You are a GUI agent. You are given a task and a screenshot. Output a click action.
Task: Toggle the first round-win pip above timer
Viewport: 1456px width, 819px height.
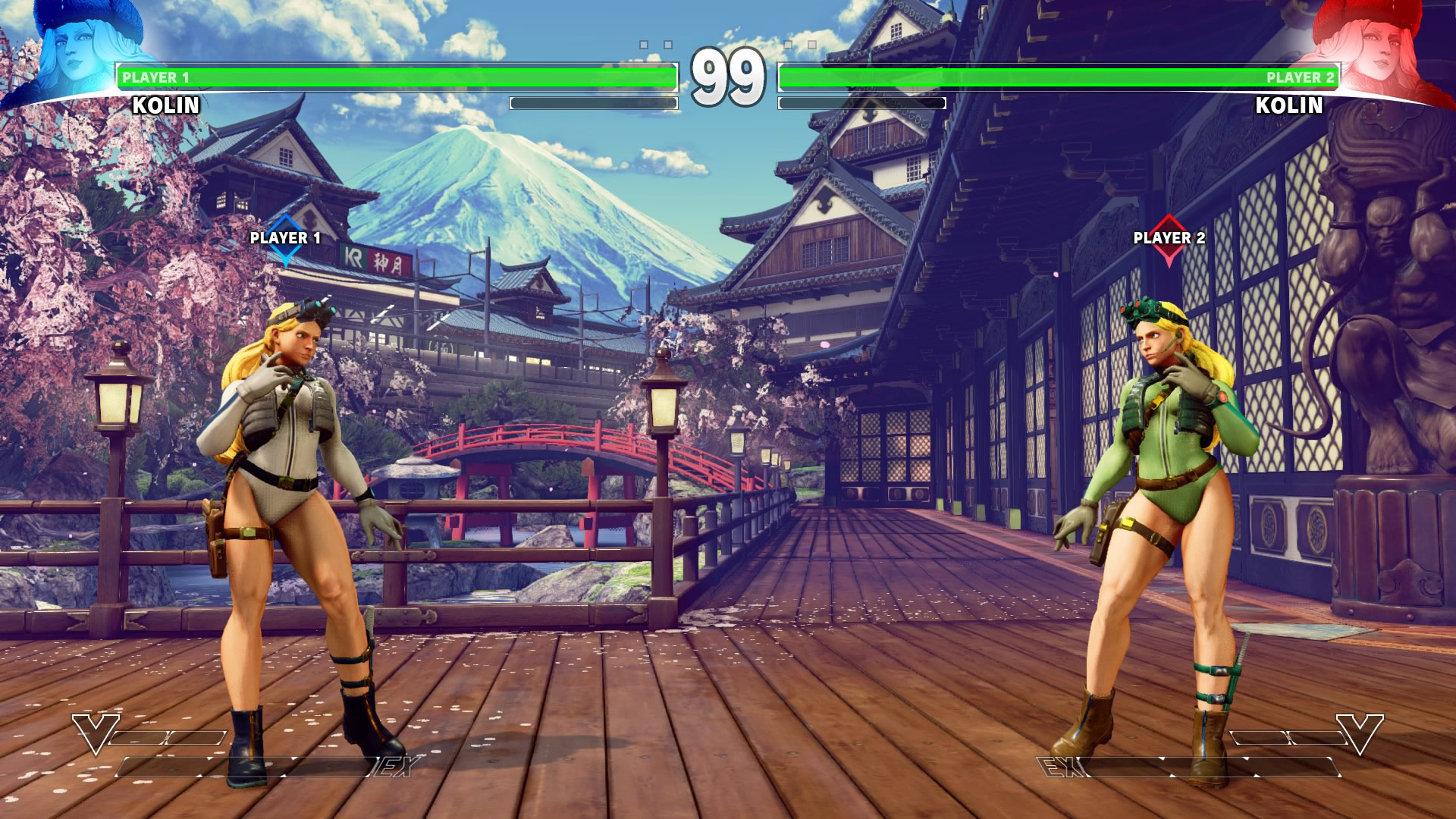[x=644, y=44]
